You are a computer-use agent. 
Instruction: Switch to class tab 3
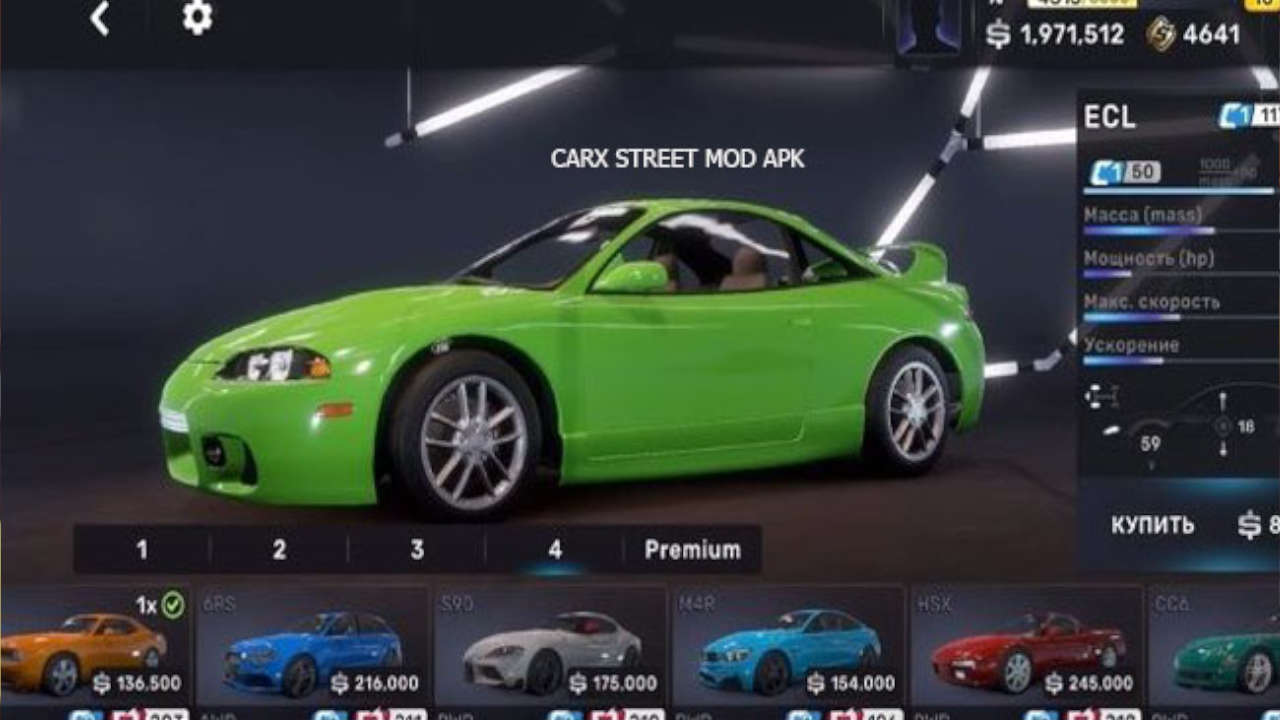pyautogui.click(x=417, y=549)
